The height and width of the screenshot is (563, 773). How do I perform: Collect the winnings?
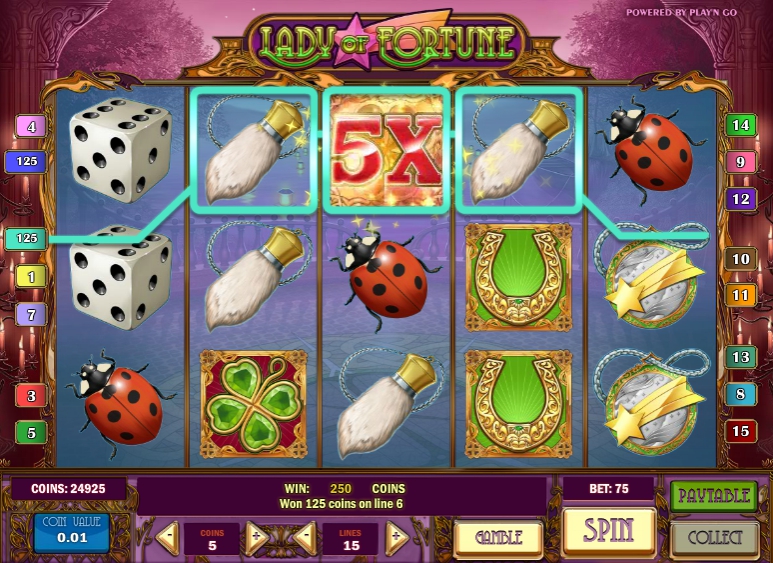[x=713, y=537]
